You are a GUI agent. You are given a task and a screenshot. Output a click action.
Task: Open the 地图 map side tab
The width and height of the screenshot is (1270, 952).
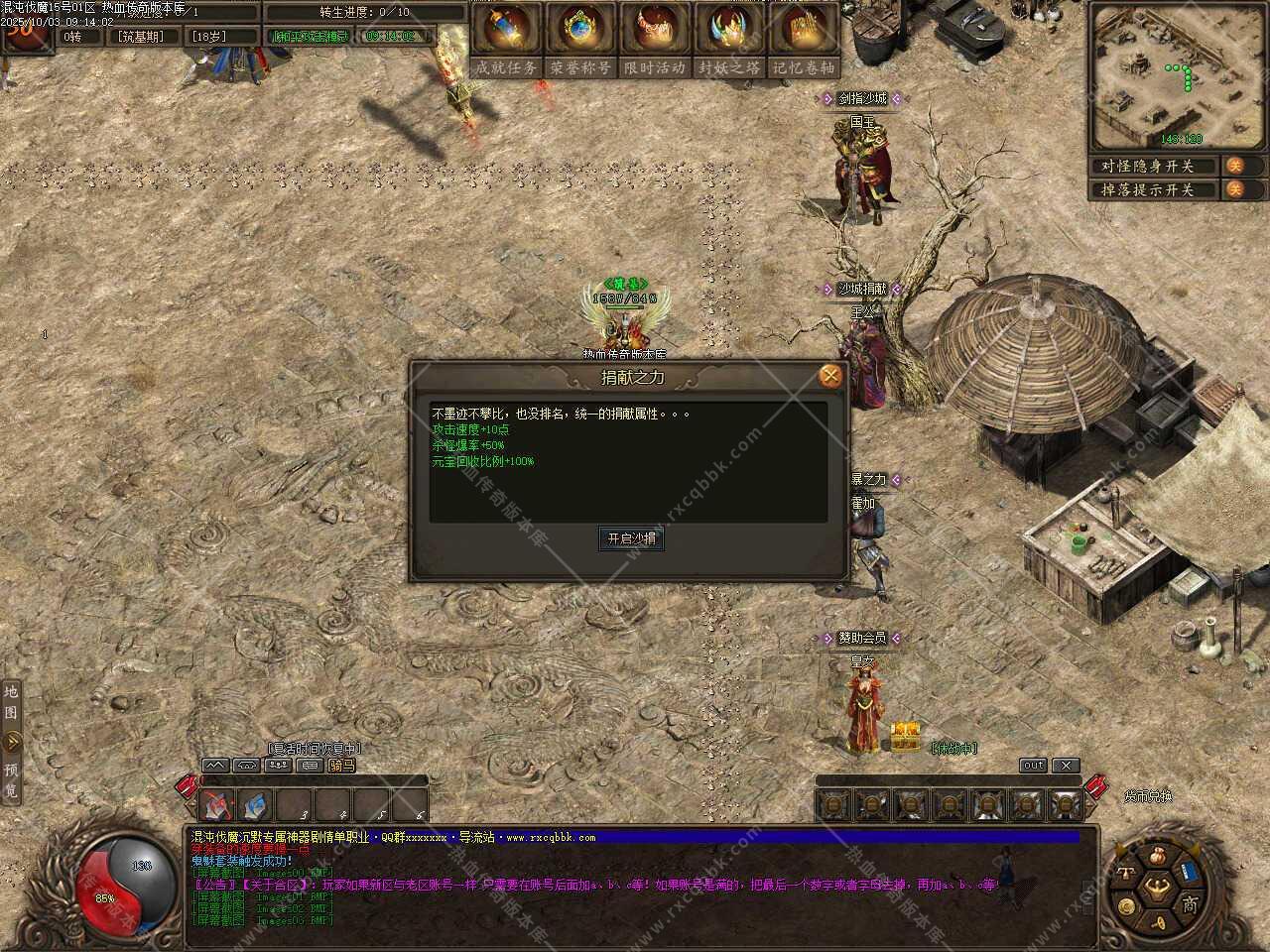click(x=11, y=701)
